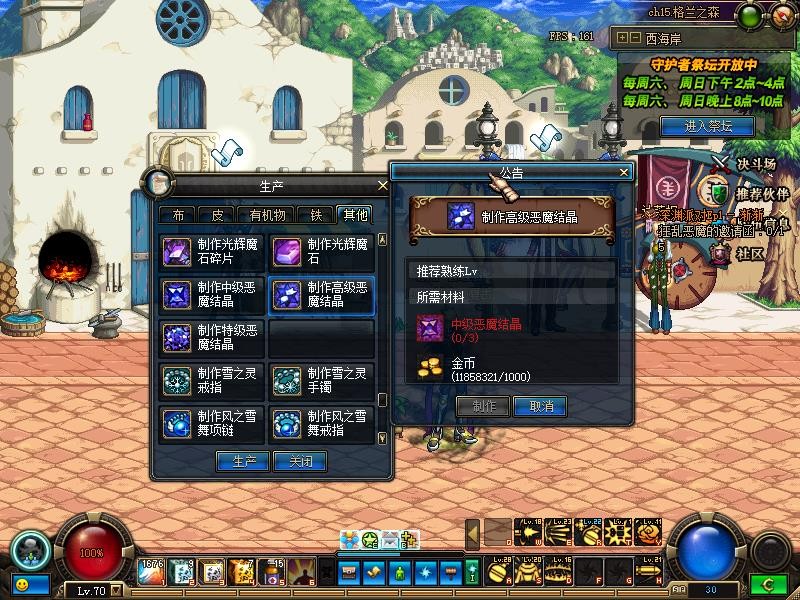Select the 制作光辉魔石 recipe
The height and width of the screenshot is (600, 800).
coord(322,251)
